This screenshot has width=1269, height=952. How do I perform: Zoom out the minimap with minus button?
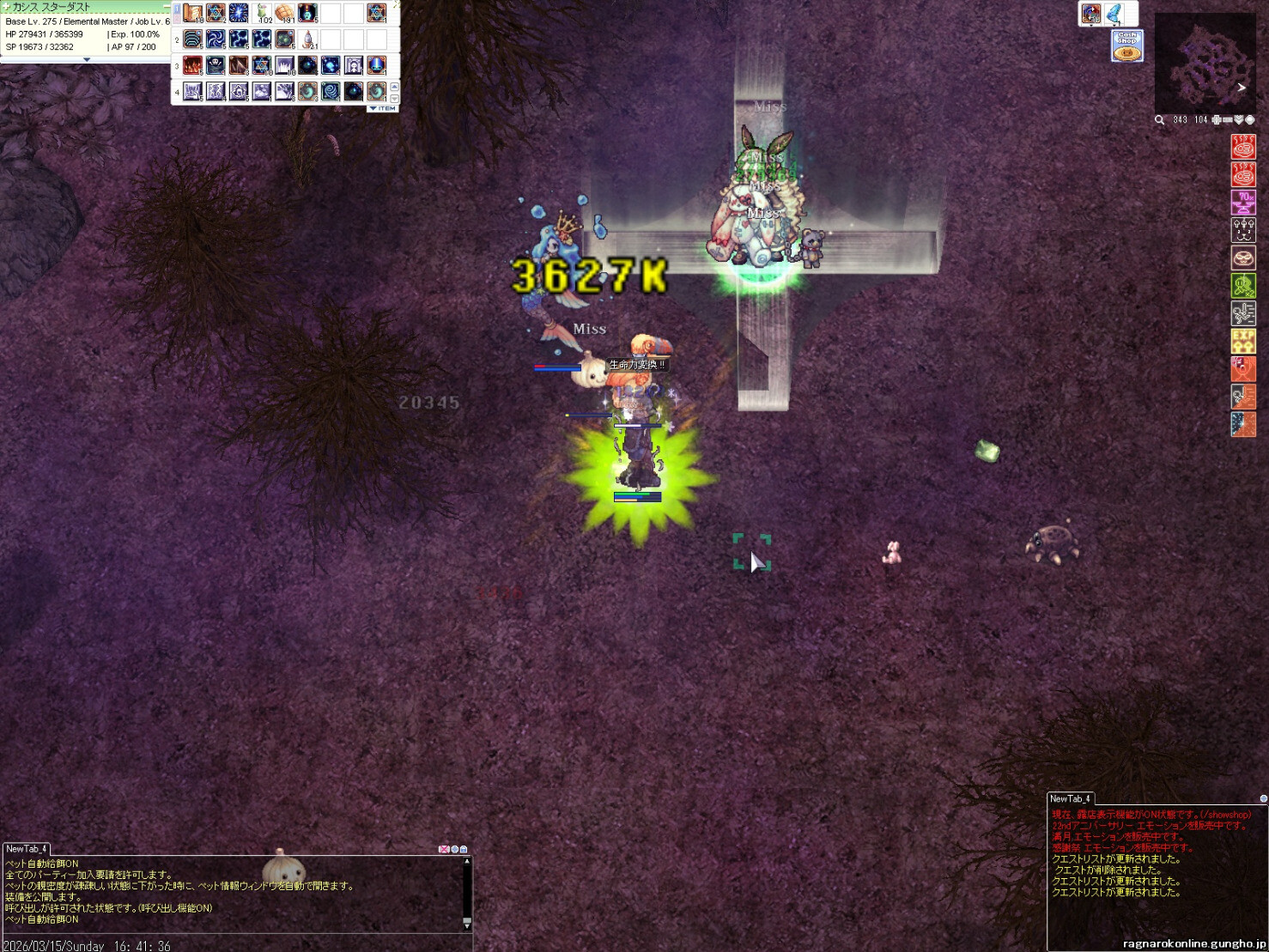click(x=1228, y=120)
